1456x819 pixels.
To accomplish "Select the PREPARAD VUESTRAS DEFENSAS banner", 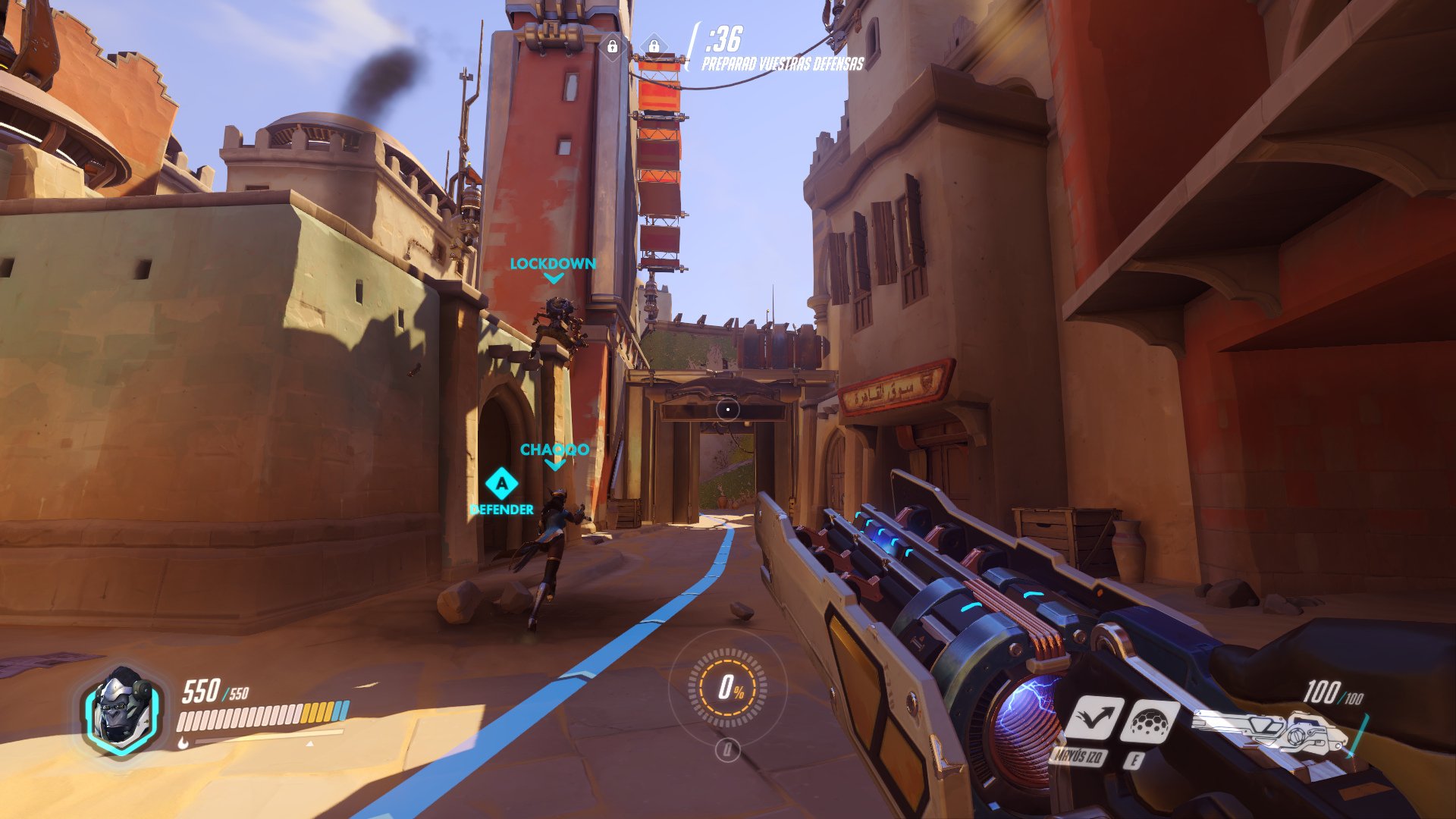I will click(782, 66).
